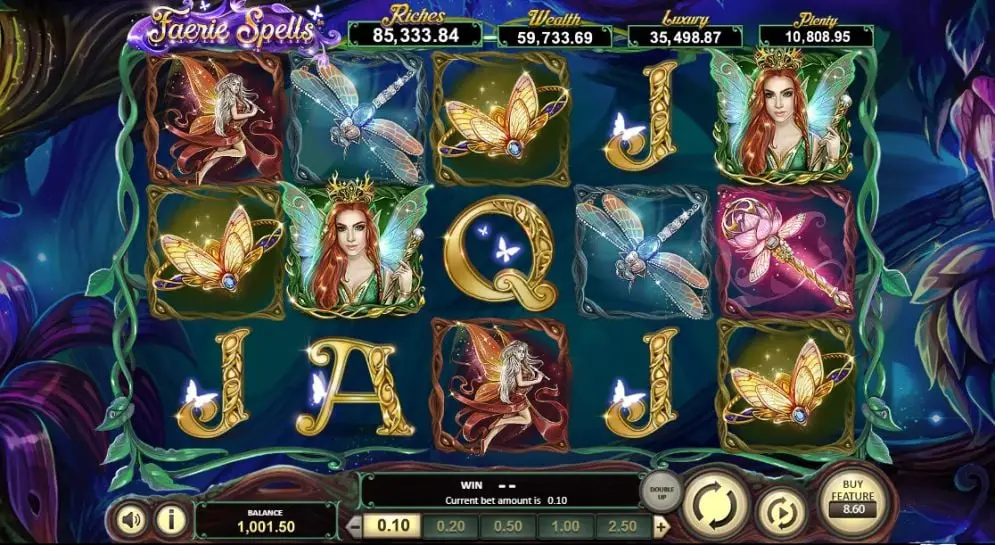Select the 0.10 bet amount

[x=391, y=527]
